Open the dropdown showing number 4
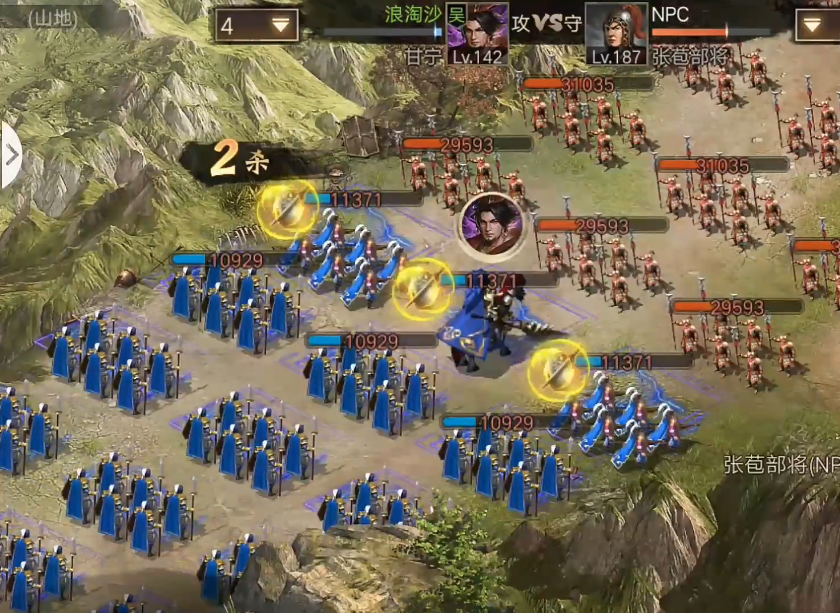The height and width of the screenshot is (613, 840). tap(256, 25)
